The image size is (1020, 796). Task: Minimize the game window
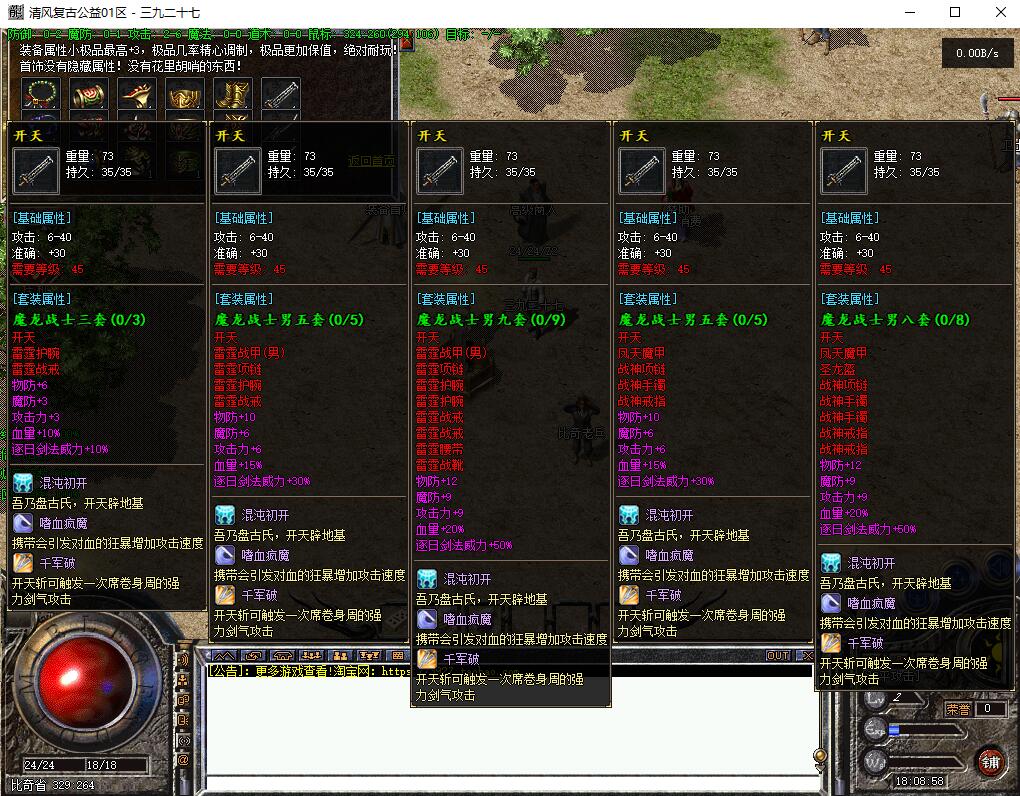pos(911,13)
